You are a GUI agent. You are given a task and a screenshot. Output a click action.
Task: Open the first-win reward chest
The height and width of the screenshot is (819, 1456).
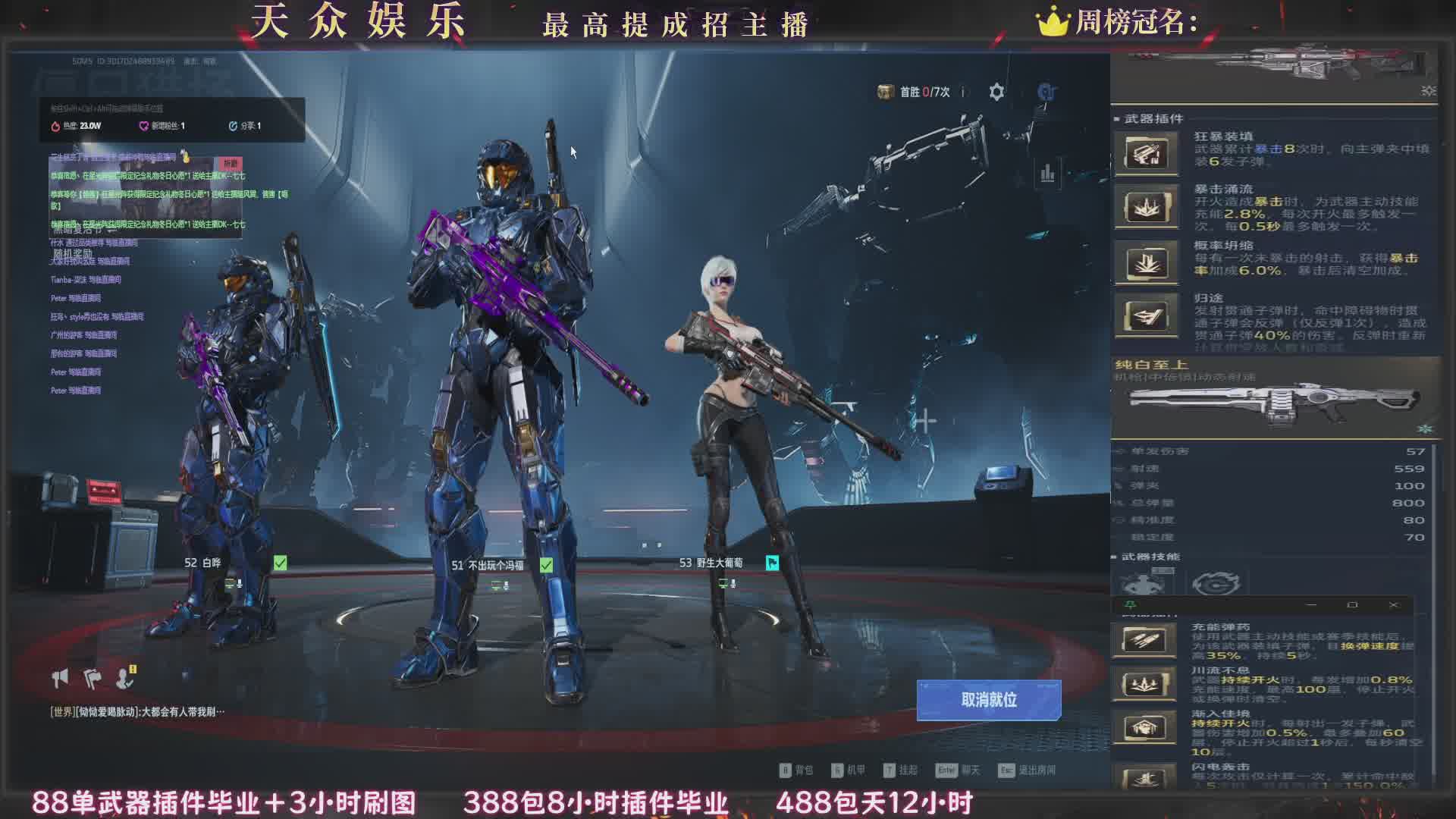885,92
